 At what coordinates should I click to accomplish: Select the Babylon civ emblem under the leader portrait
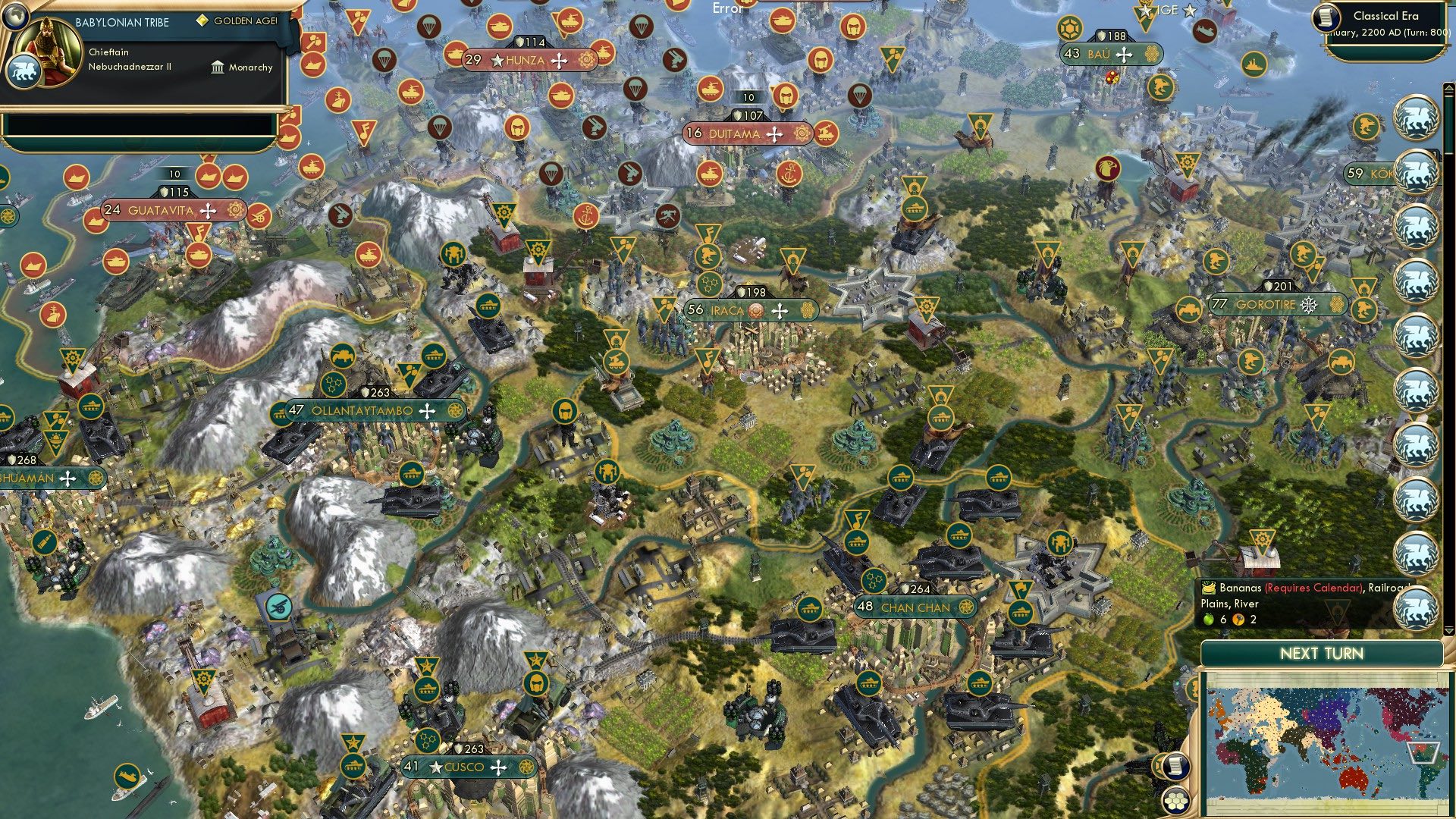(25, 71)
